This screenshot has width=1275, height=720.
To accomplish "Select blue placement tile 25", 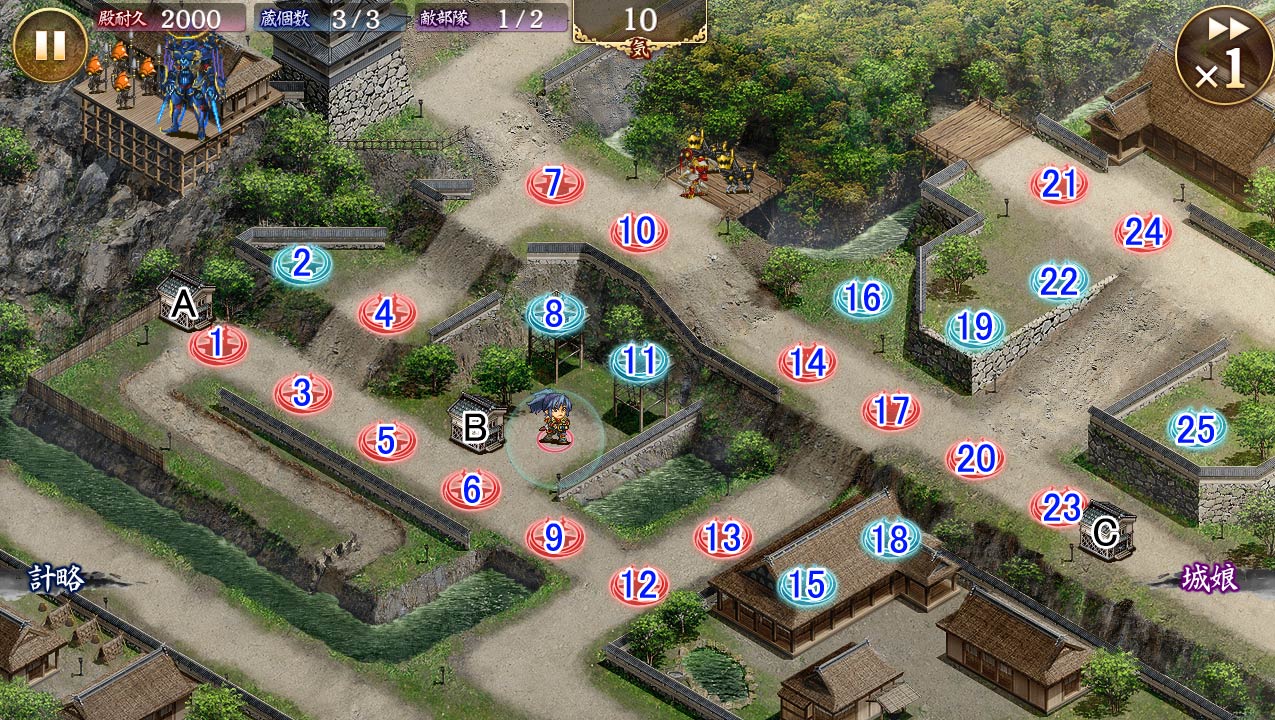I will (1196, 429).
